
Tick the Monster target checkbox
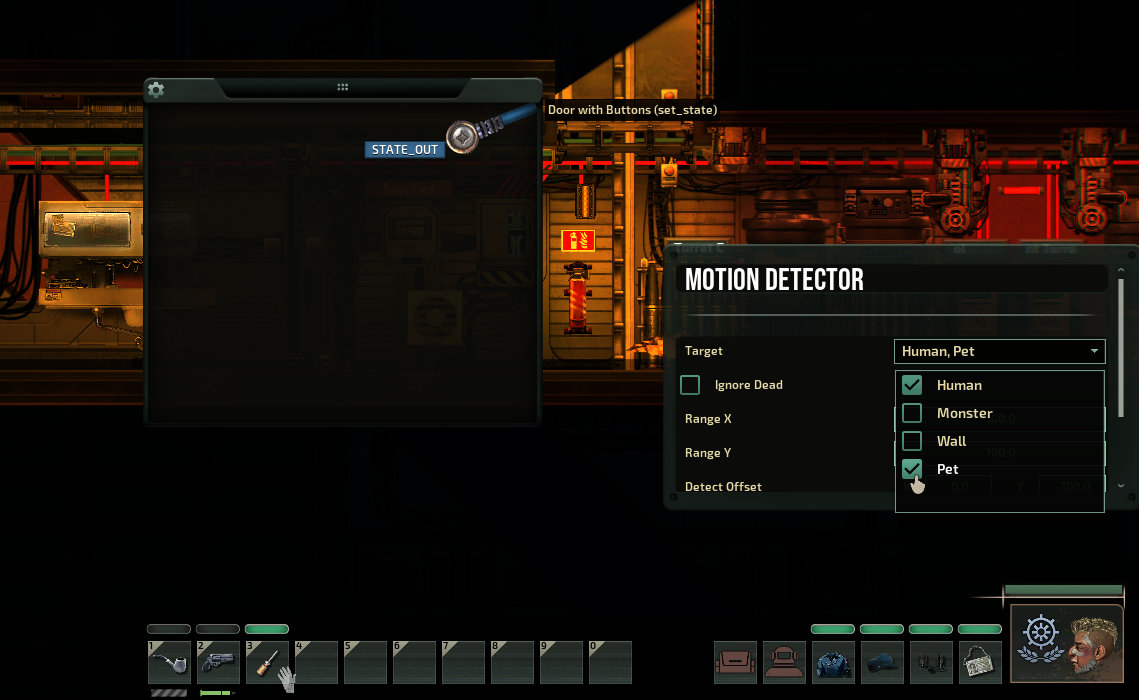[x=912, y=413]
